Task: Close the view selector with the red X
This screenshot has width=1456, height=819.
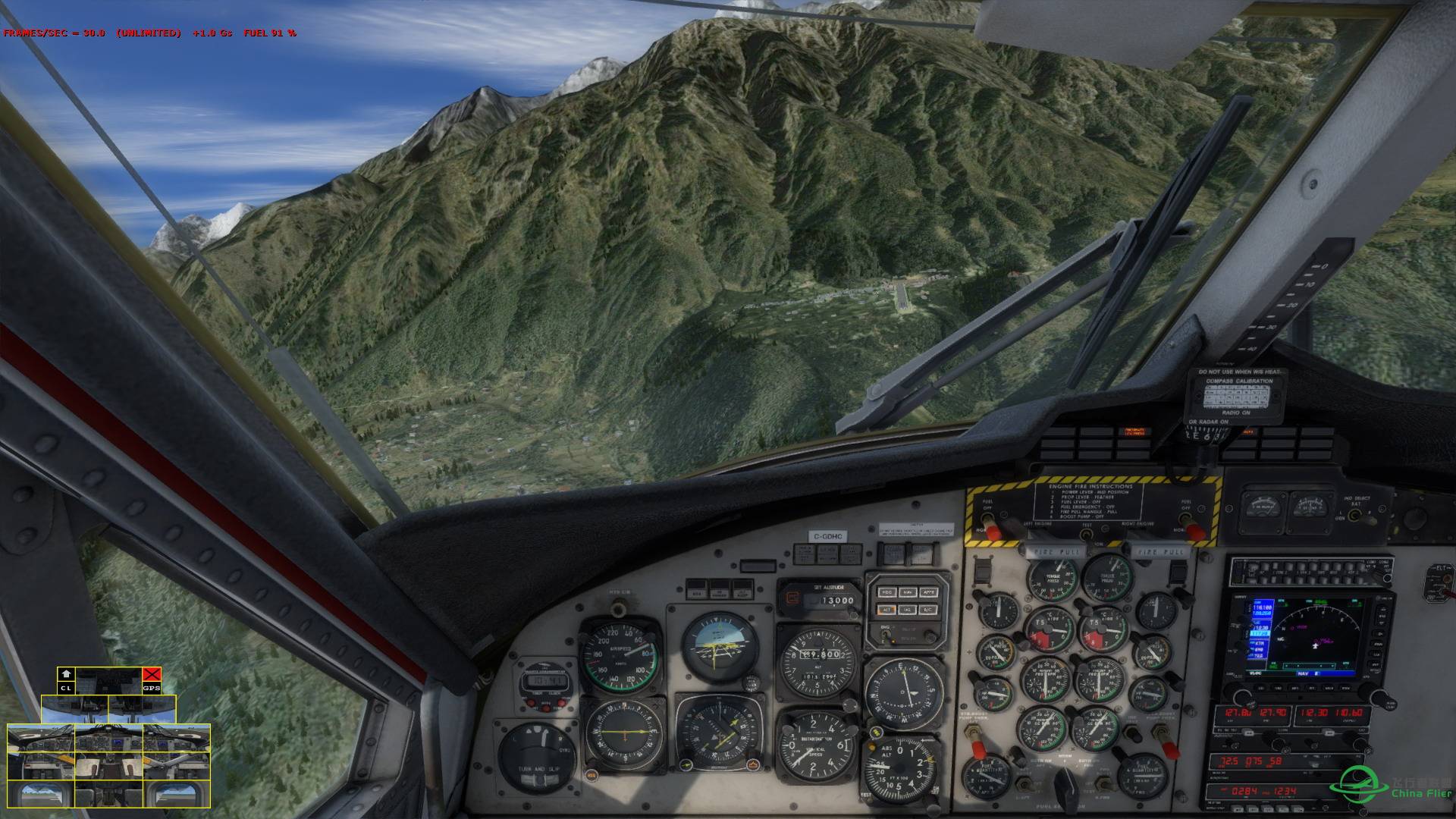Action: coord(152,674)
